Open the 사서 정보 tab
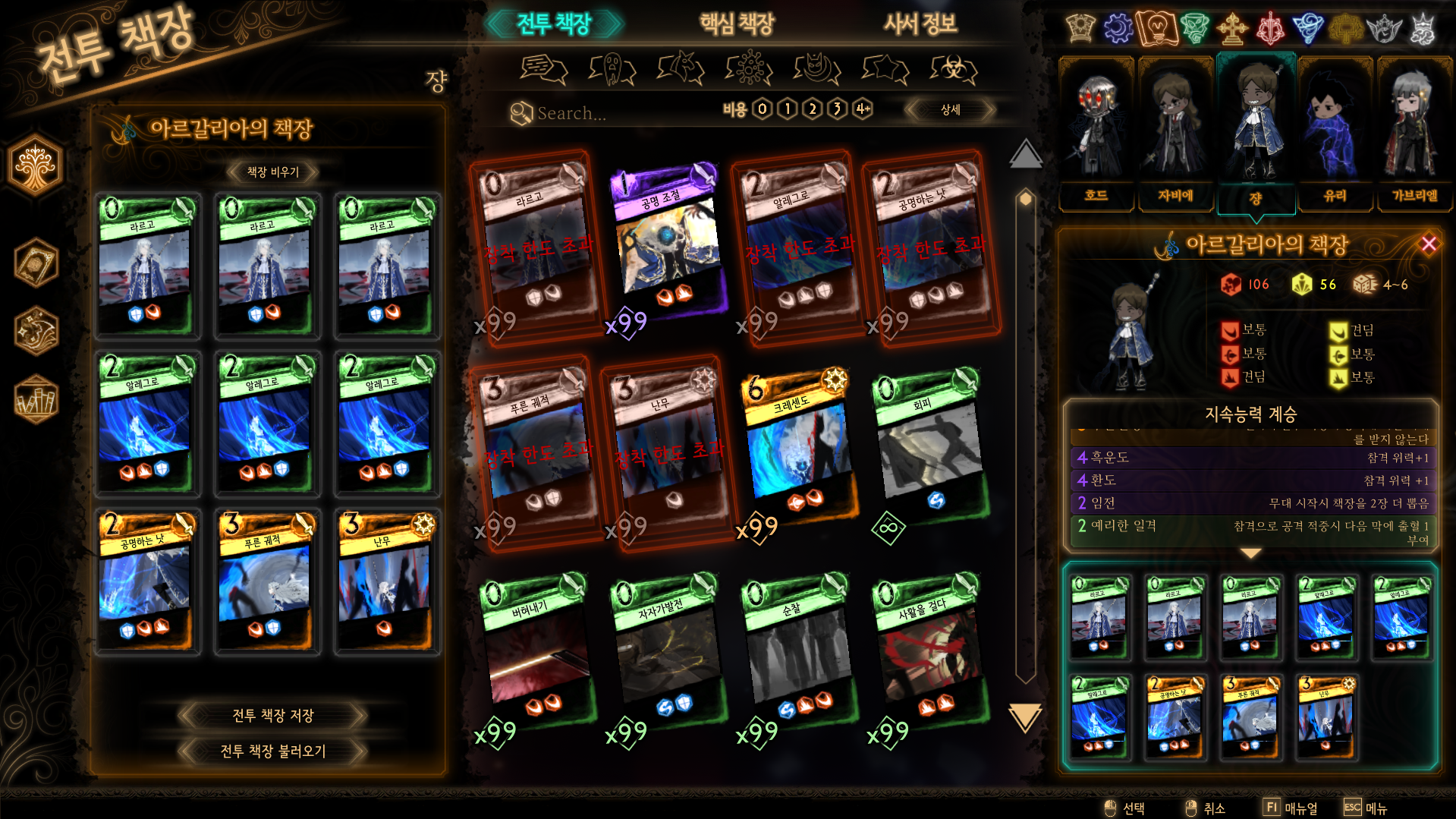 tap(920, 24)
